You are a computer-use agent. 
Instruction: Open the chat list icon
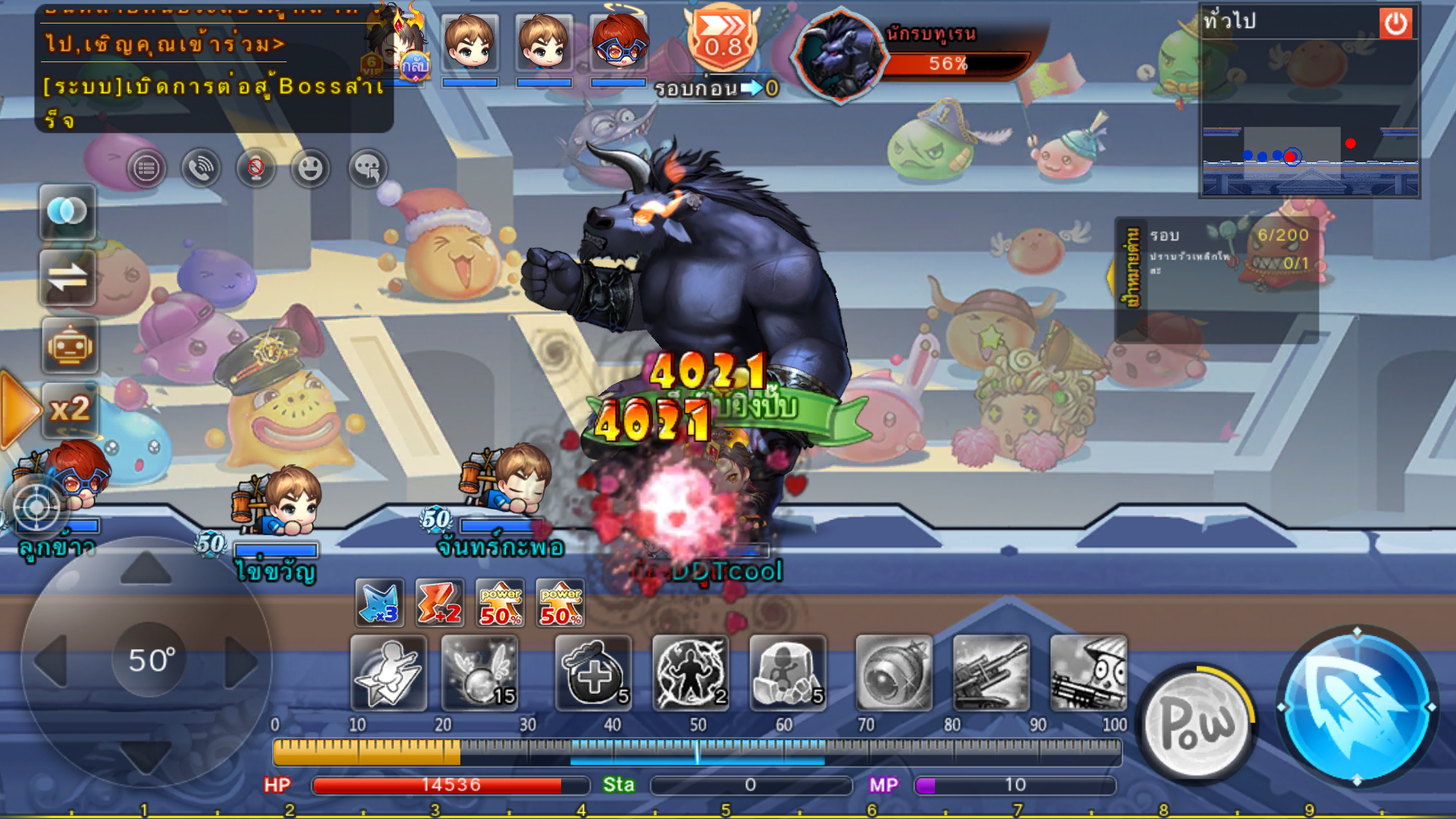[x=146, y=168]
